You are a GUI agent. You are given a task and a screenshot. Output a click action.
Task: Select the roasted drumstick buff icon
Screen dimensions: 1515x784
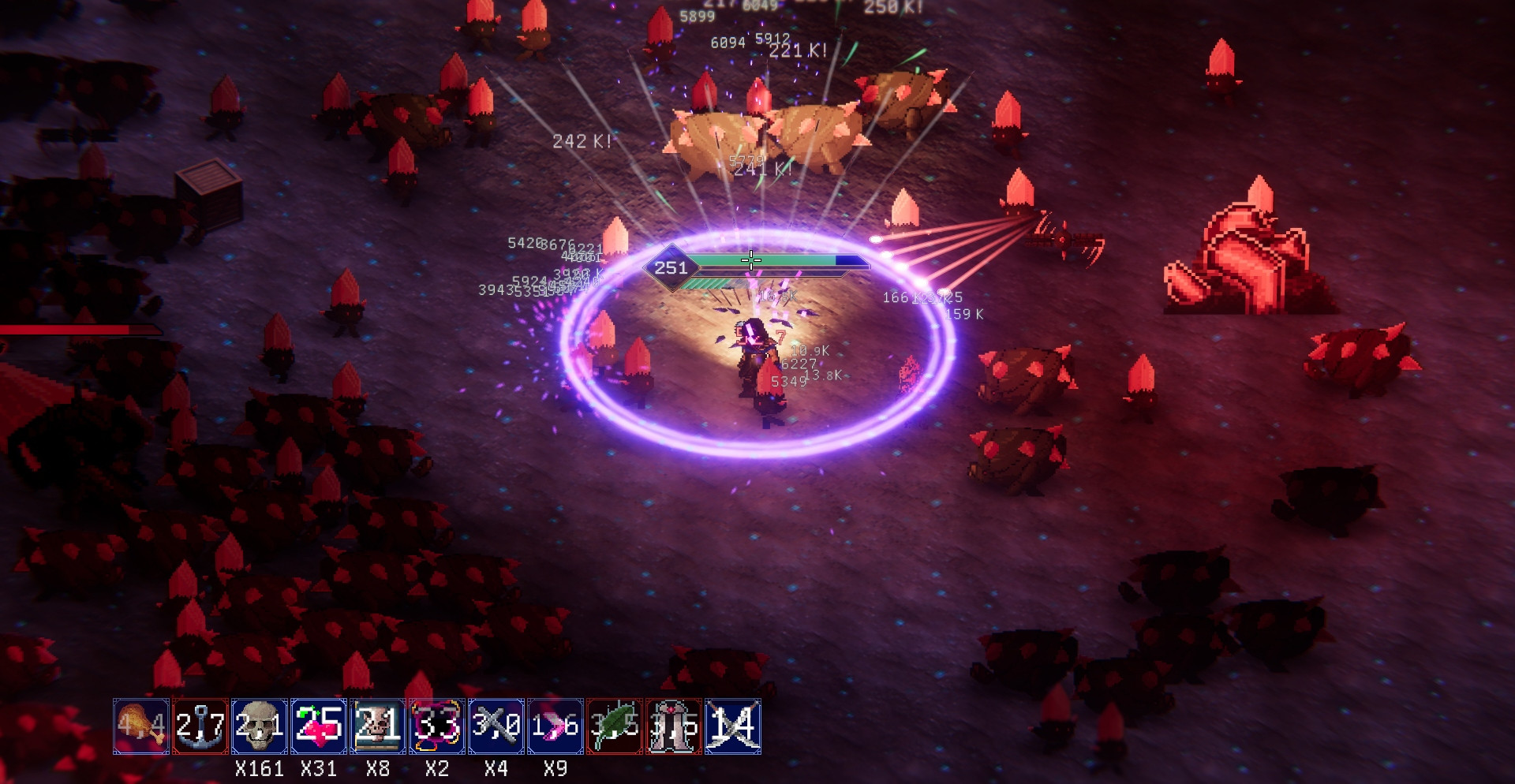(x=141, y=726)
